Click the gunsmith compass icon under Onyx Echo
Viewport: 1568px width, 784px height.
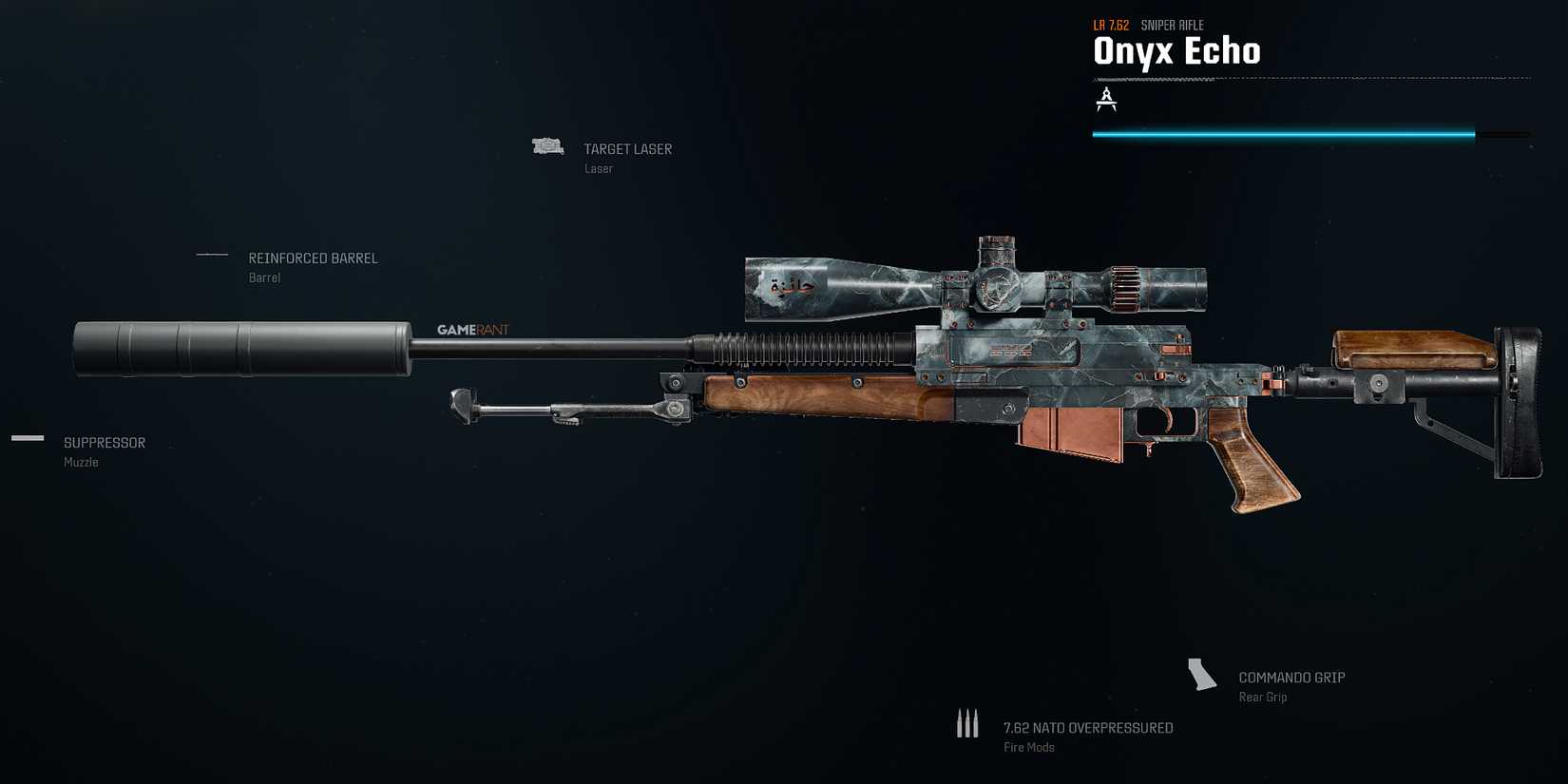[1106, 98]
